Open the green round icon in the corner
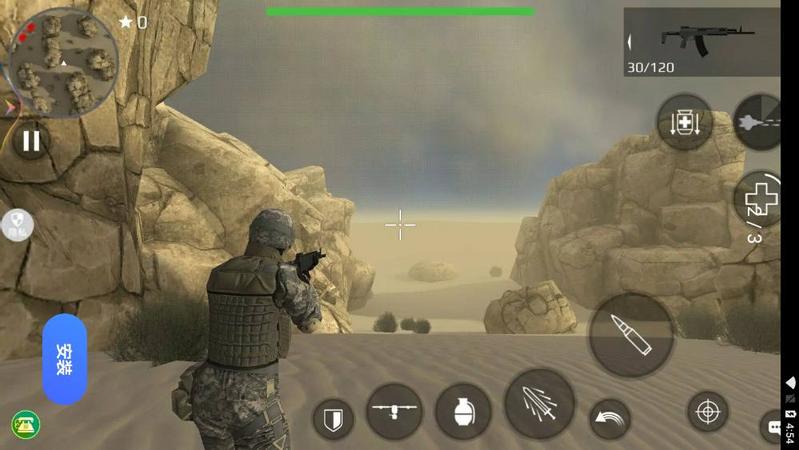The height and width of the screenshot is (450, 799). 26,424
